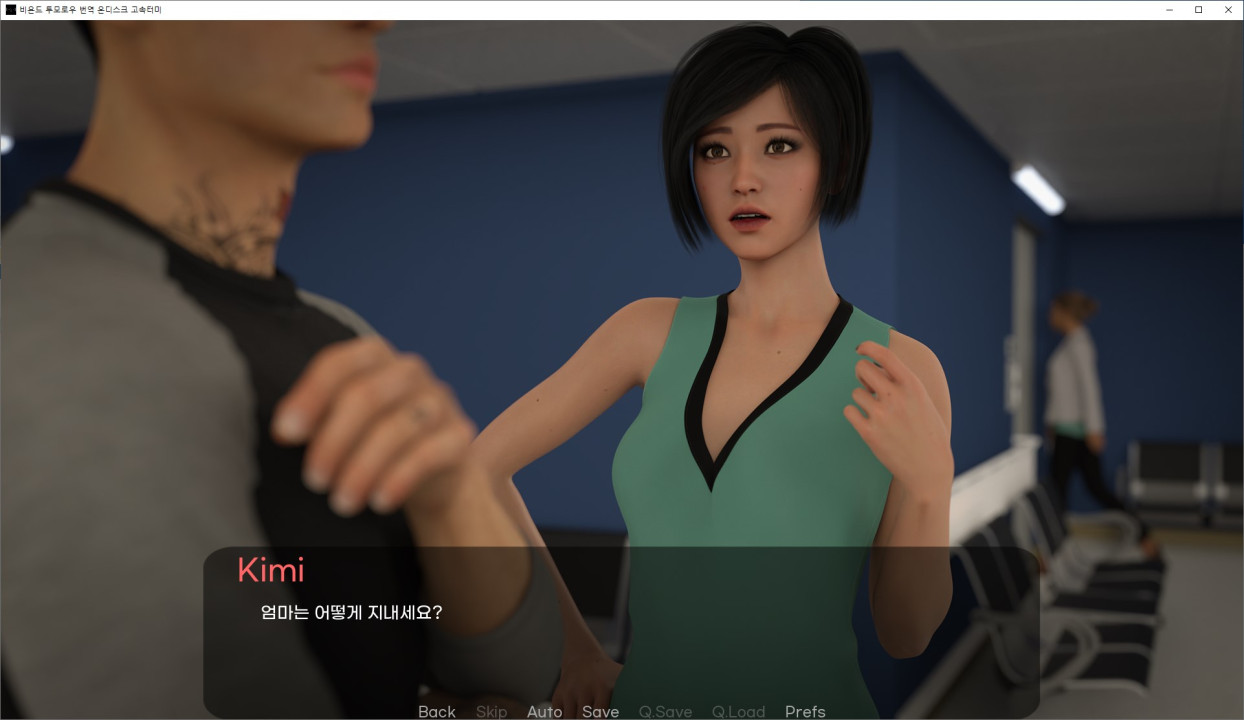Screen dimensions: 1244x720
Task: Open the Prefs settings screen
Action: 805,711
